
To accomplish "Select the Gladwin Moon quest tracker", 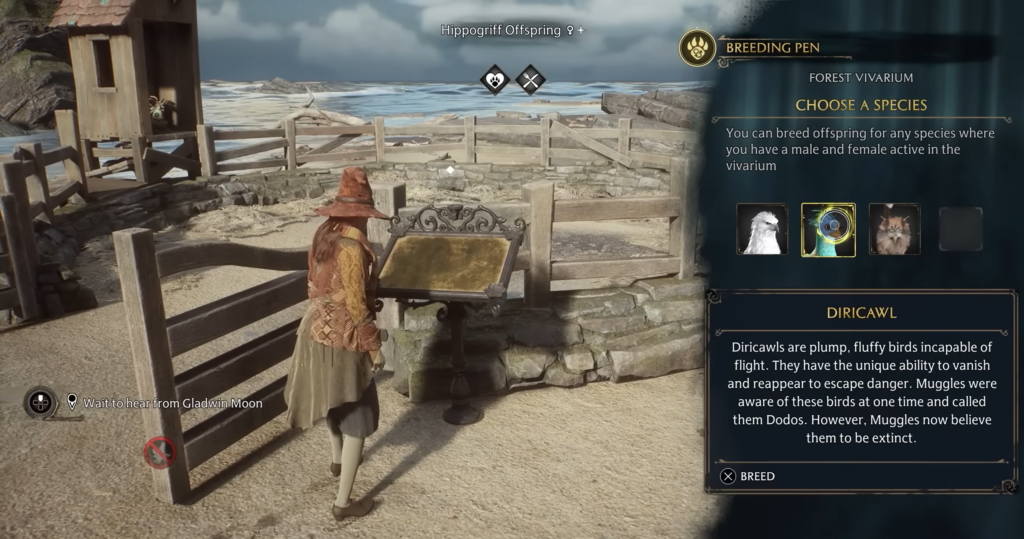I will [x=165, y=403].
